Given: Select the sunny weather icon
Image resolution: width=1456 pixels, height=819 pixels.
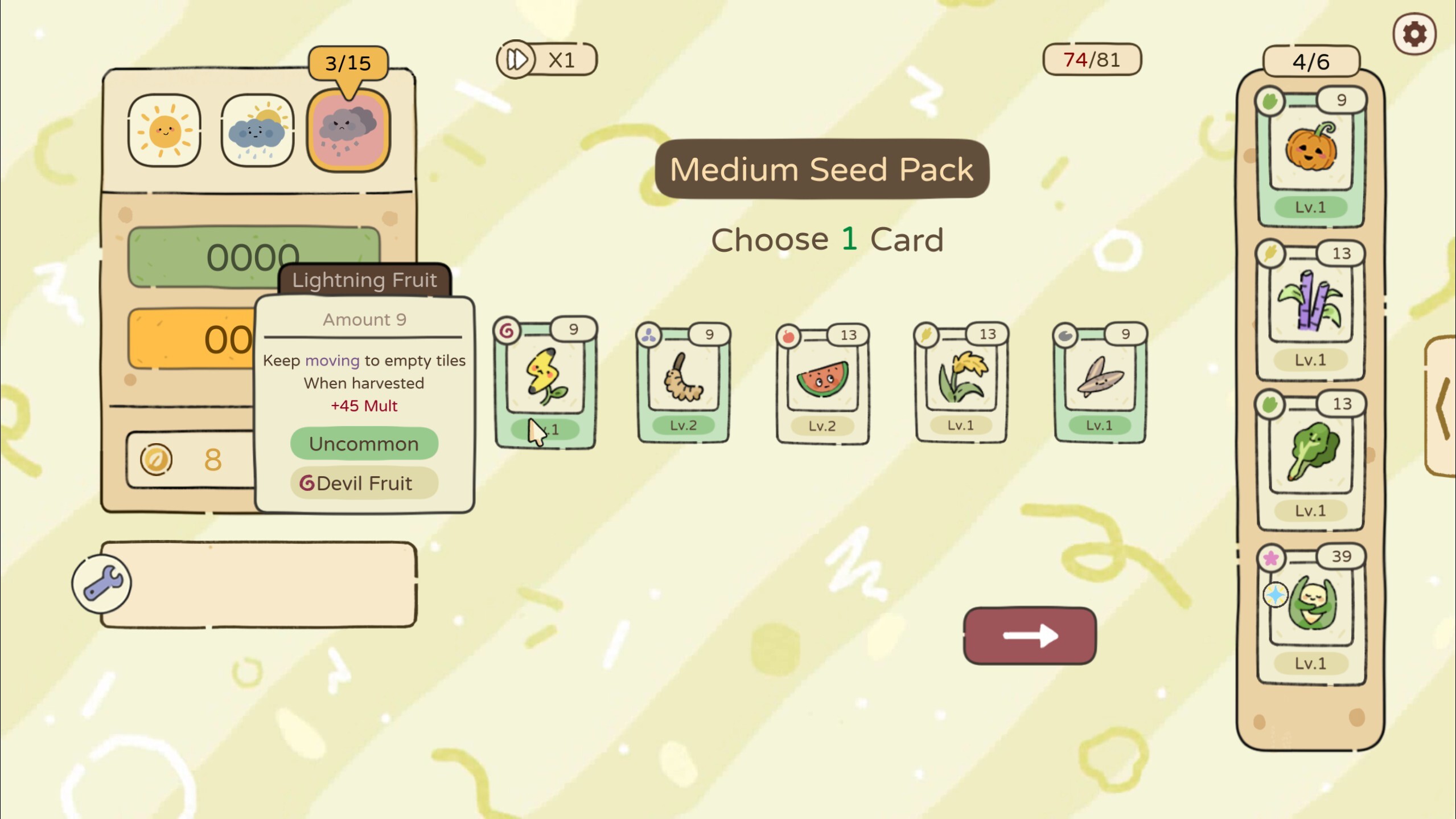Looking at the screenshot, I should [163, 130].
